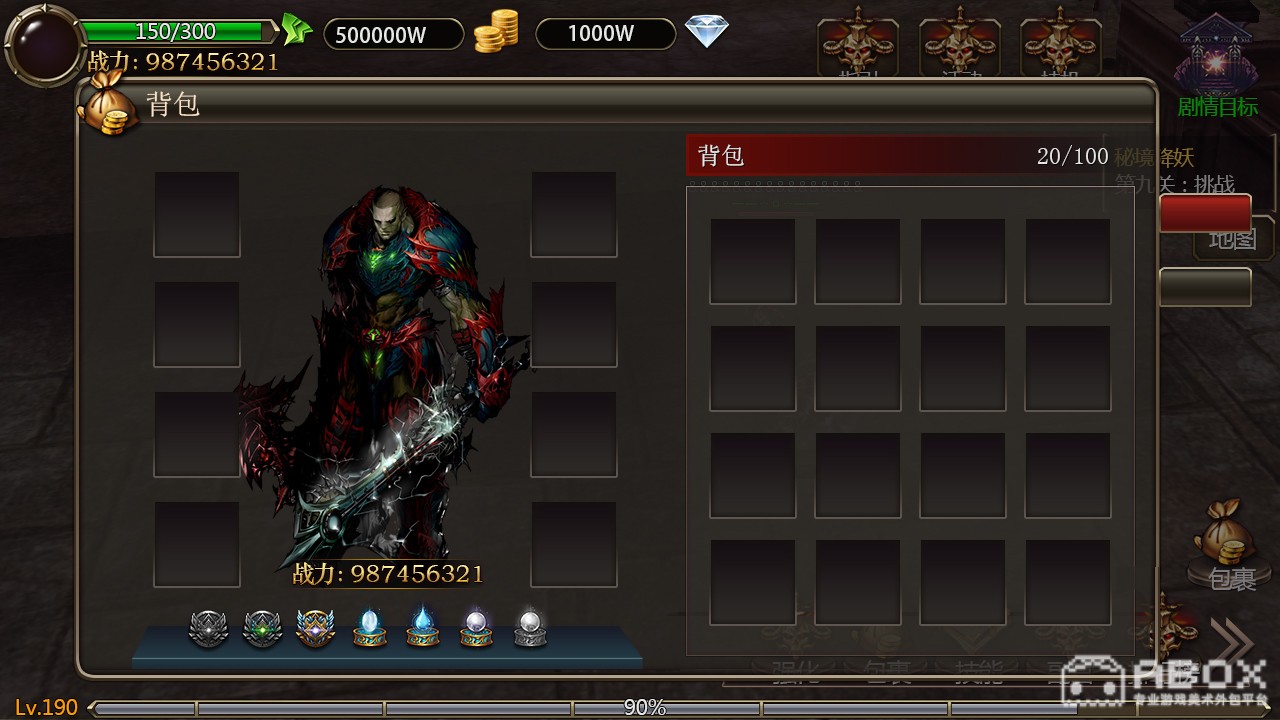Select the gold winged badge with purple gem

(316, 628)
